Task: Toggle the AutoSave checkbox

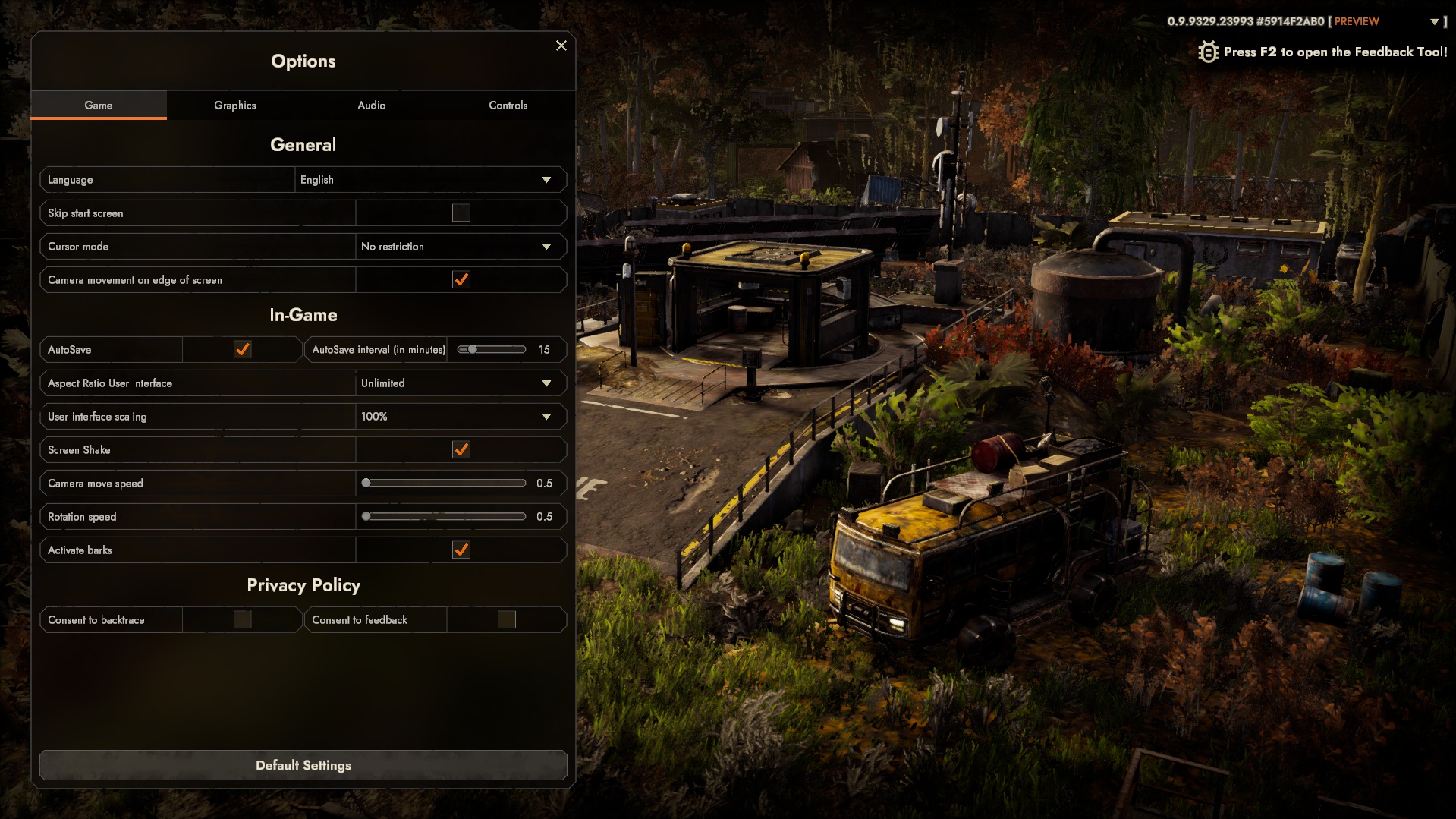Action: click(243, 350)
